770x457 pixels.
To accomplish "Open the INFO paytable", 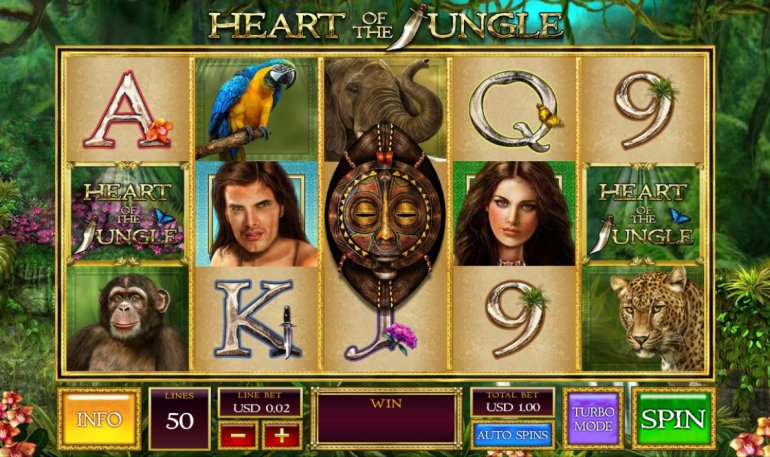I will [x=99, y=418].
